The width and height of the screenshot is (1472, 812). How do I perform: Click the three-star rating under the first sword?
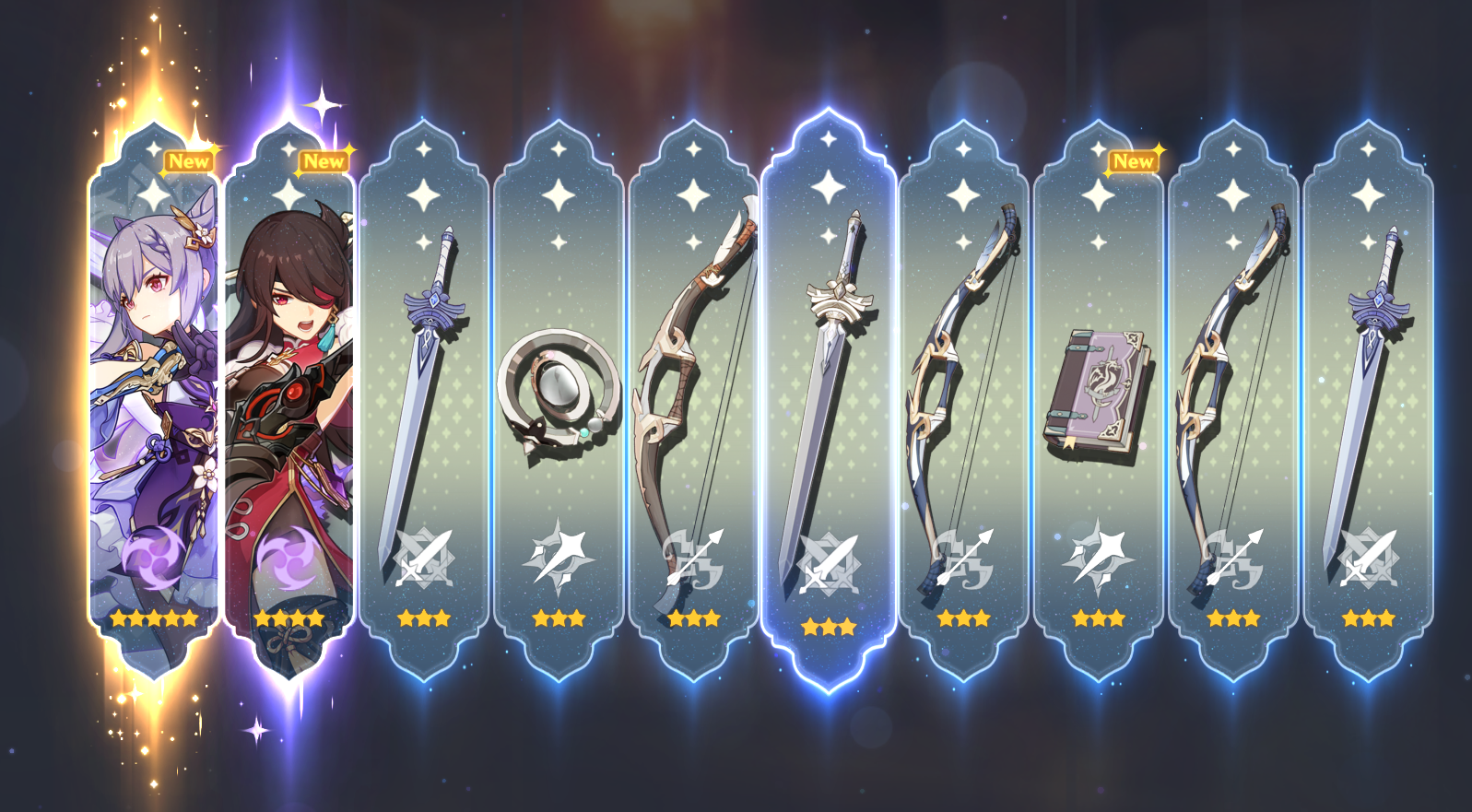coord(426,619)
